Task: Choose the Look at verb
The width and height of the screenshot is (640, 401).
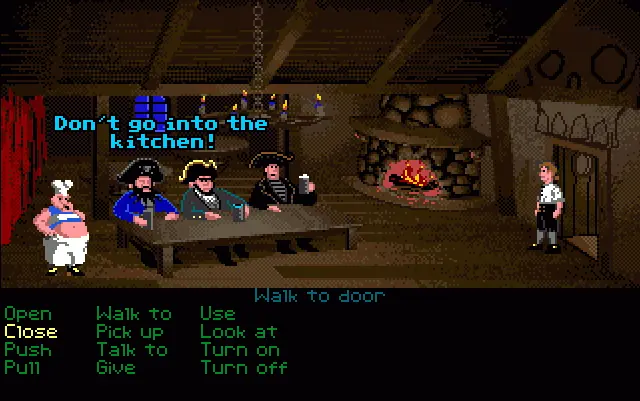Action: tap(238, 332)
